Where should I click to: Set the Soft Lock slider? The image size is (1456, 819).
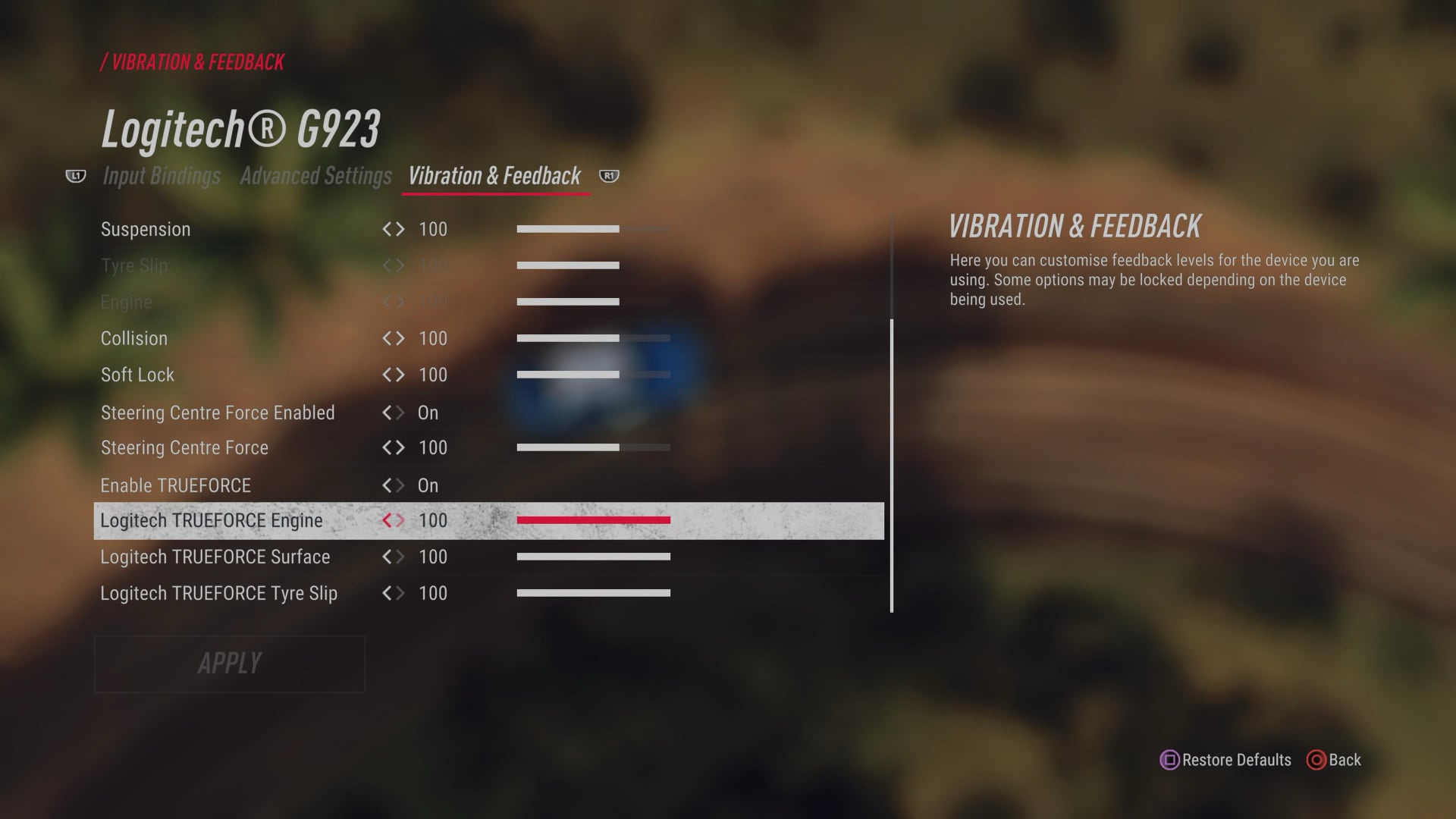593,375
